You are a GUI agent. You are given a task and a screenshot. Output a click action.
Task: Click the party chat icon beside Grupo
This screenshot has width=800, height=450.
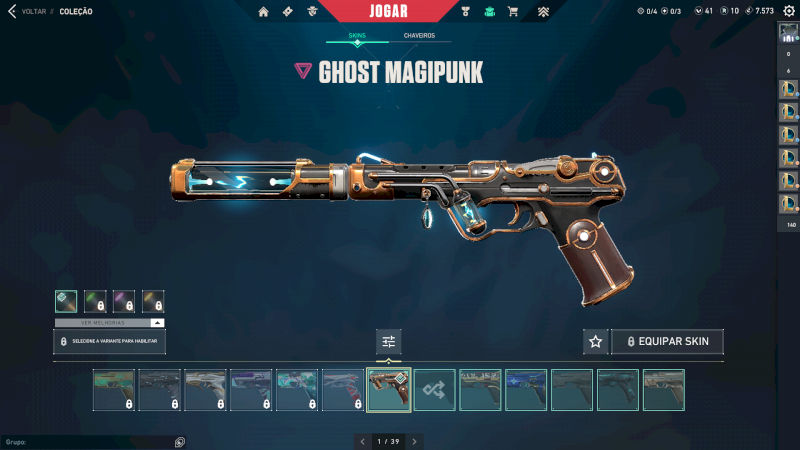pos(179,441)
